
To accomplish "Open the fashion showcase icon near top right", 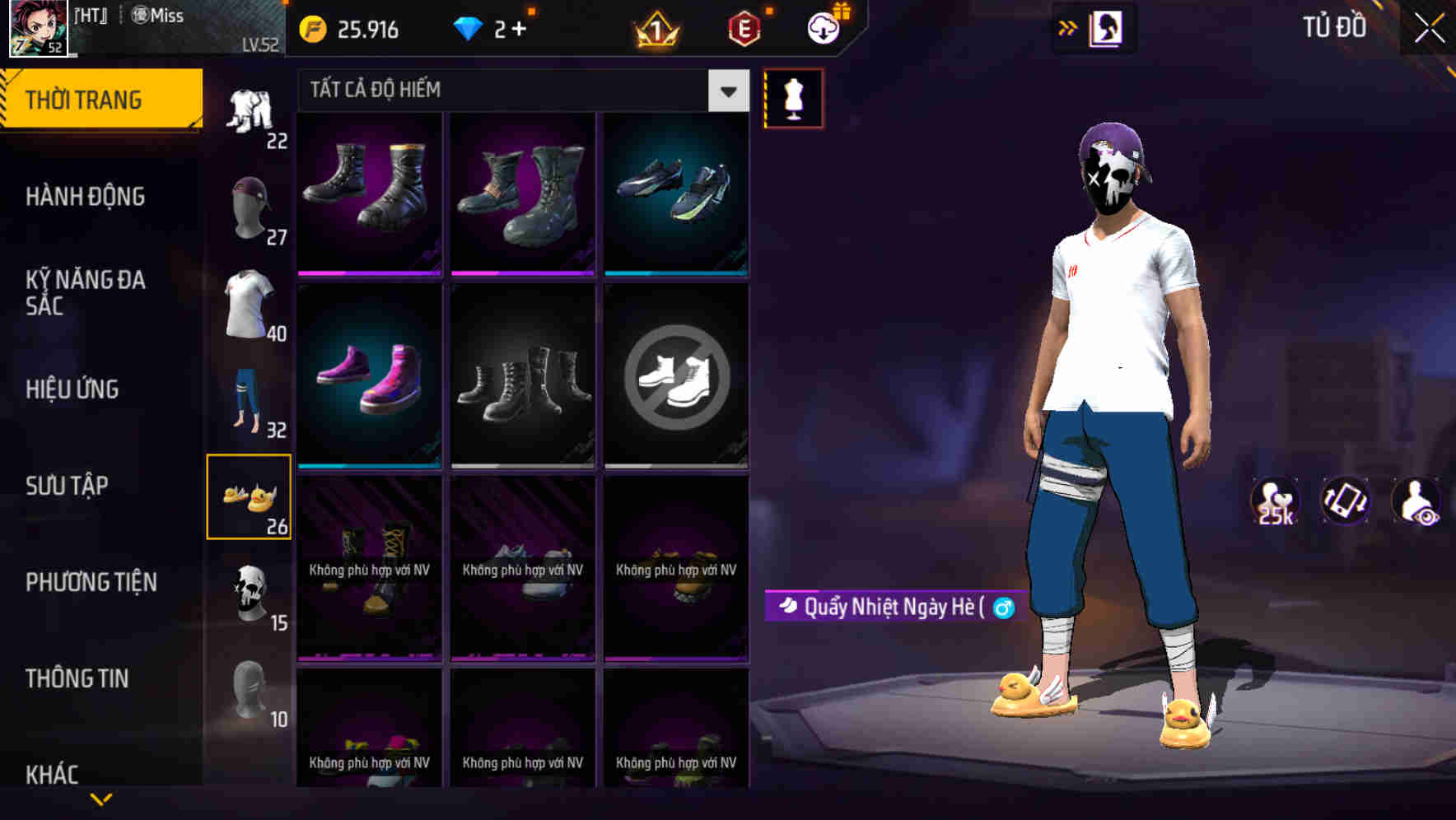I will (x=1104, y=27).
